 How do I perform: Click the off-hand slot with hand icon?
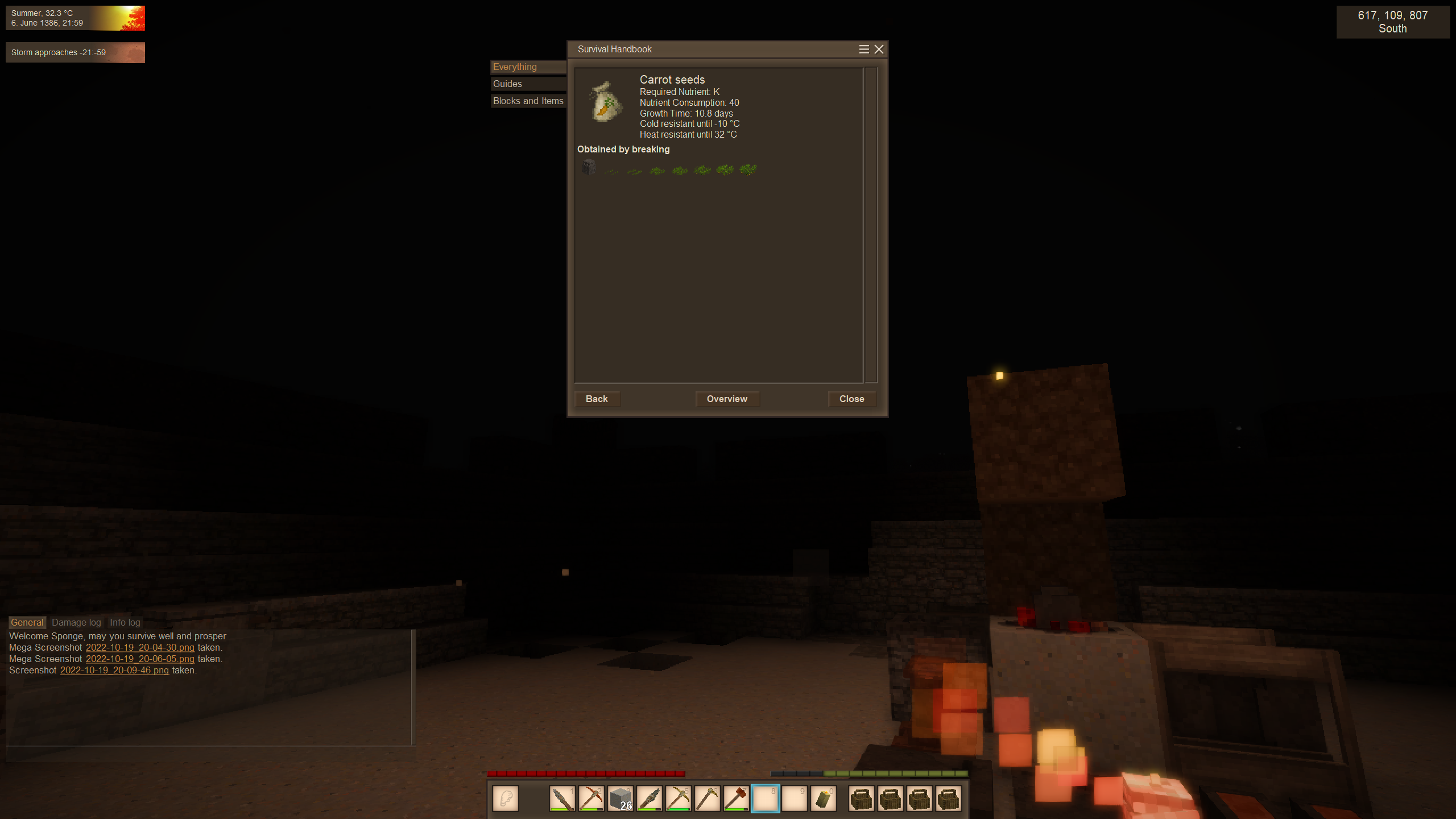(x=506, y=799)
